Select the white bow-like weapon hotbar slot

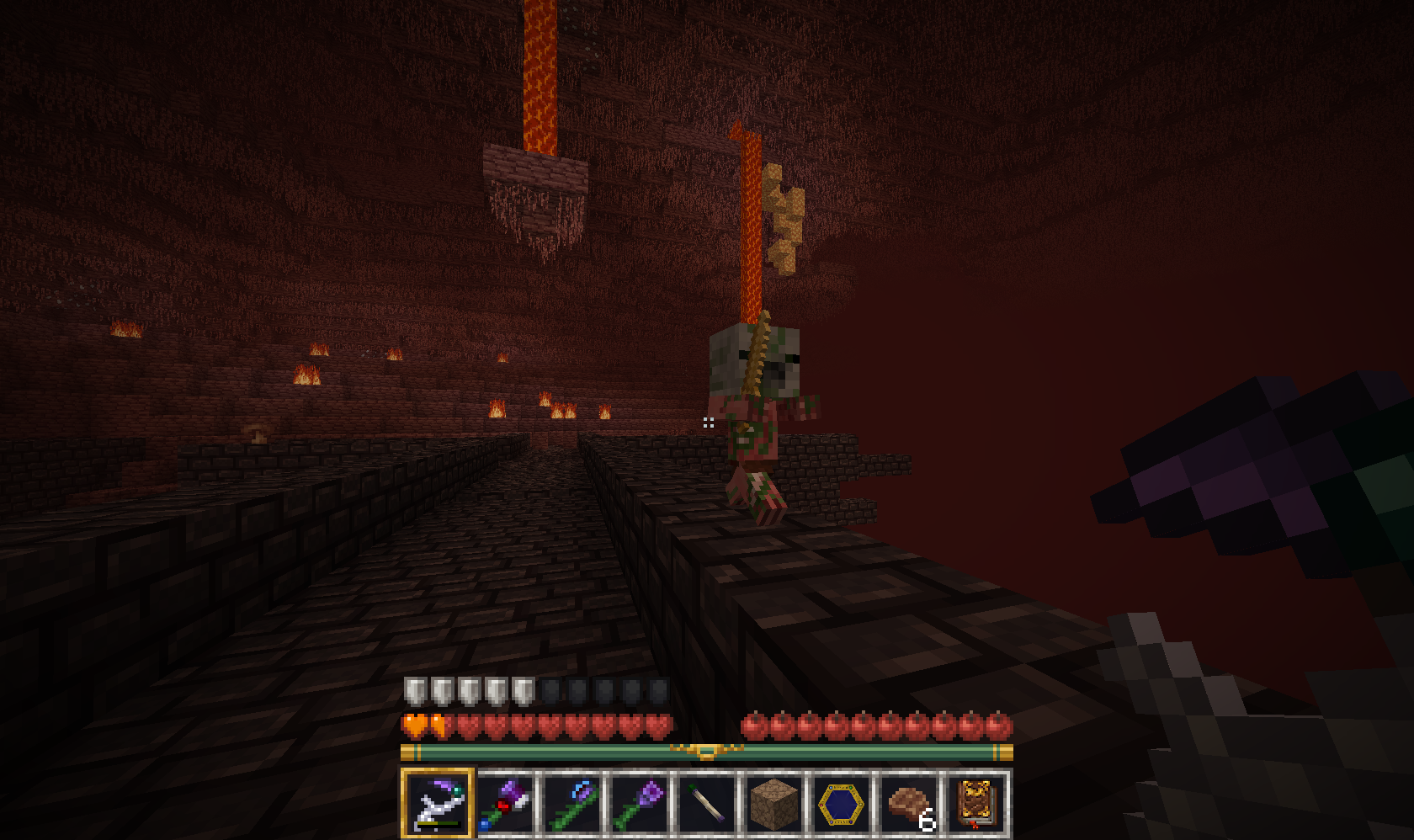click(437, 802)
